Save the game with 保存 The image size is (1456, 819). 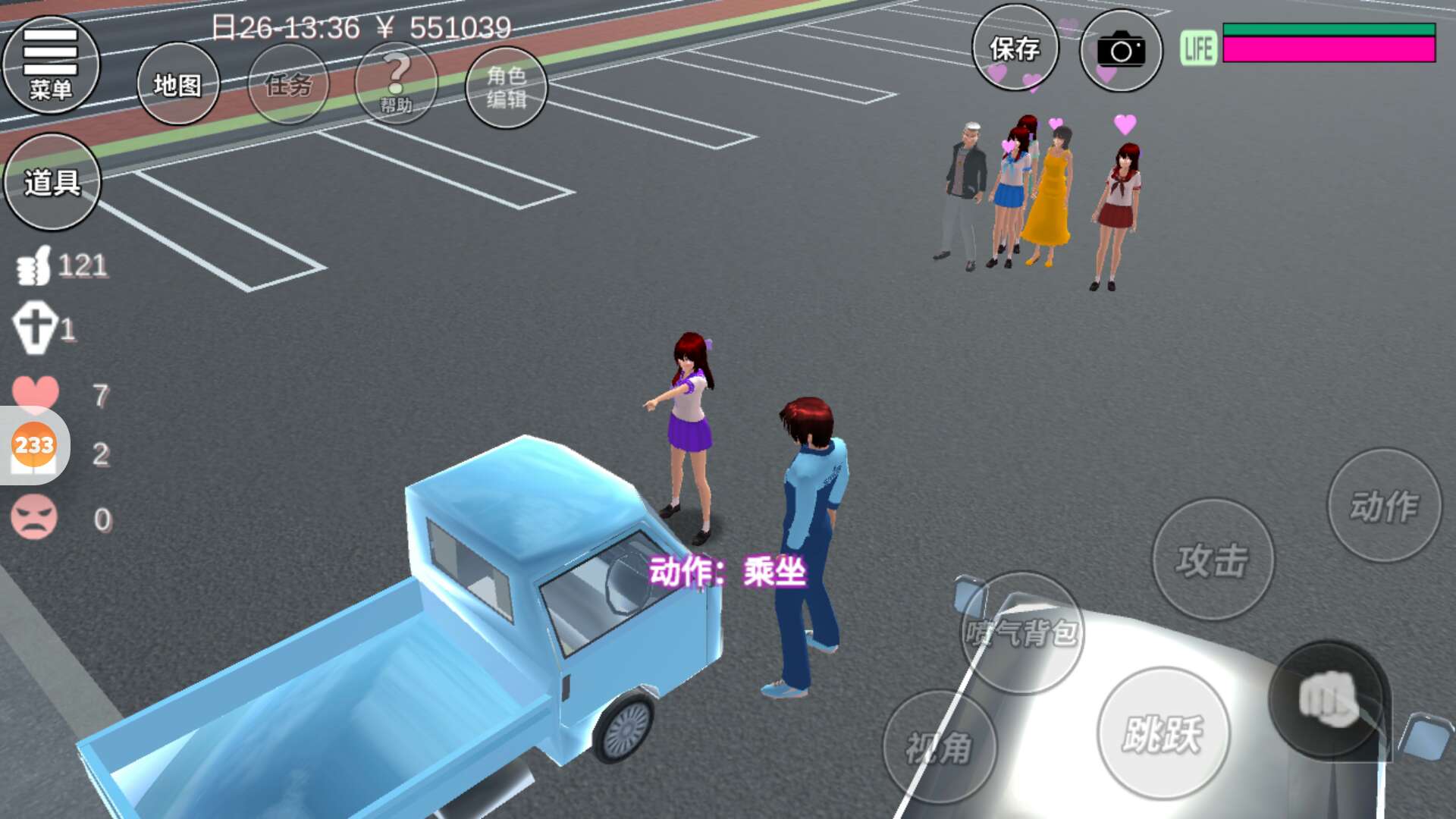pos(1015,49)
